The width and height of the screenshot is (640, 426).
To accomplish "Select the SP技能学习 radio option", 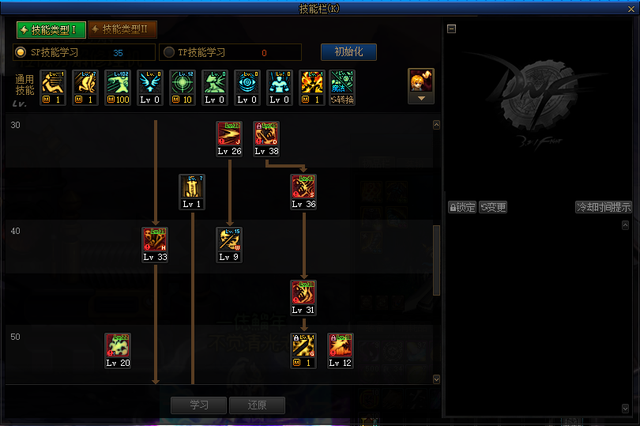I will tap(21, 52).
